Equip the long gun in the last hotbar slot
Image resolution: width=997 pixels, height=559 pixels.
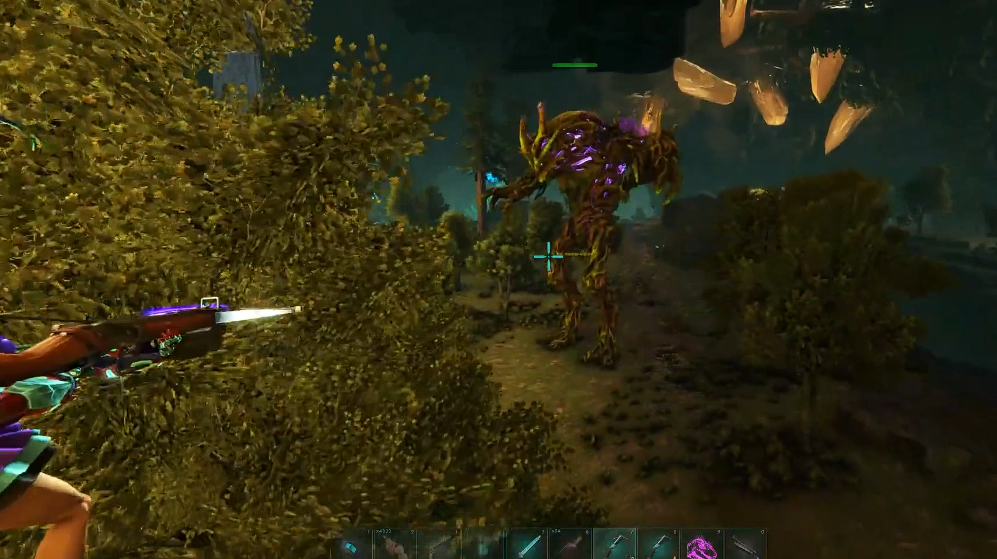point(745,545)
